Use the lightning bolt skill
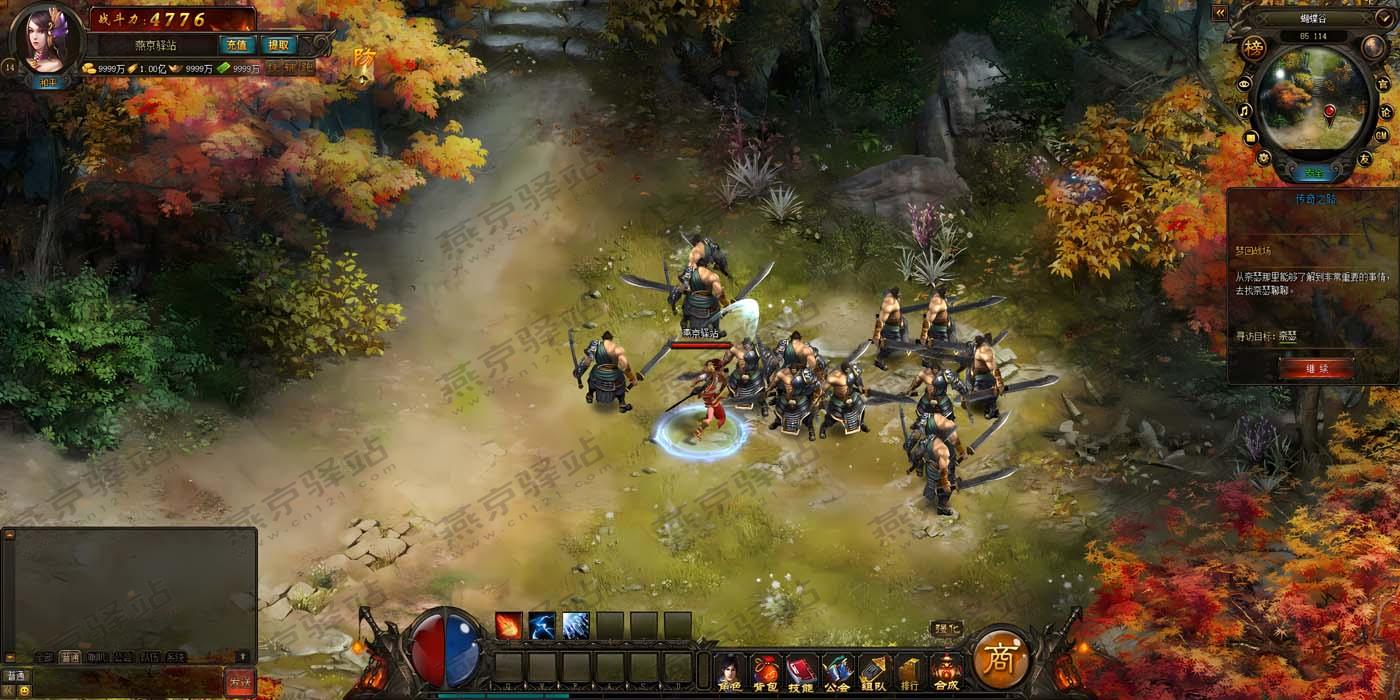This screenshot has width=1400, height=700. coord(542,626)
